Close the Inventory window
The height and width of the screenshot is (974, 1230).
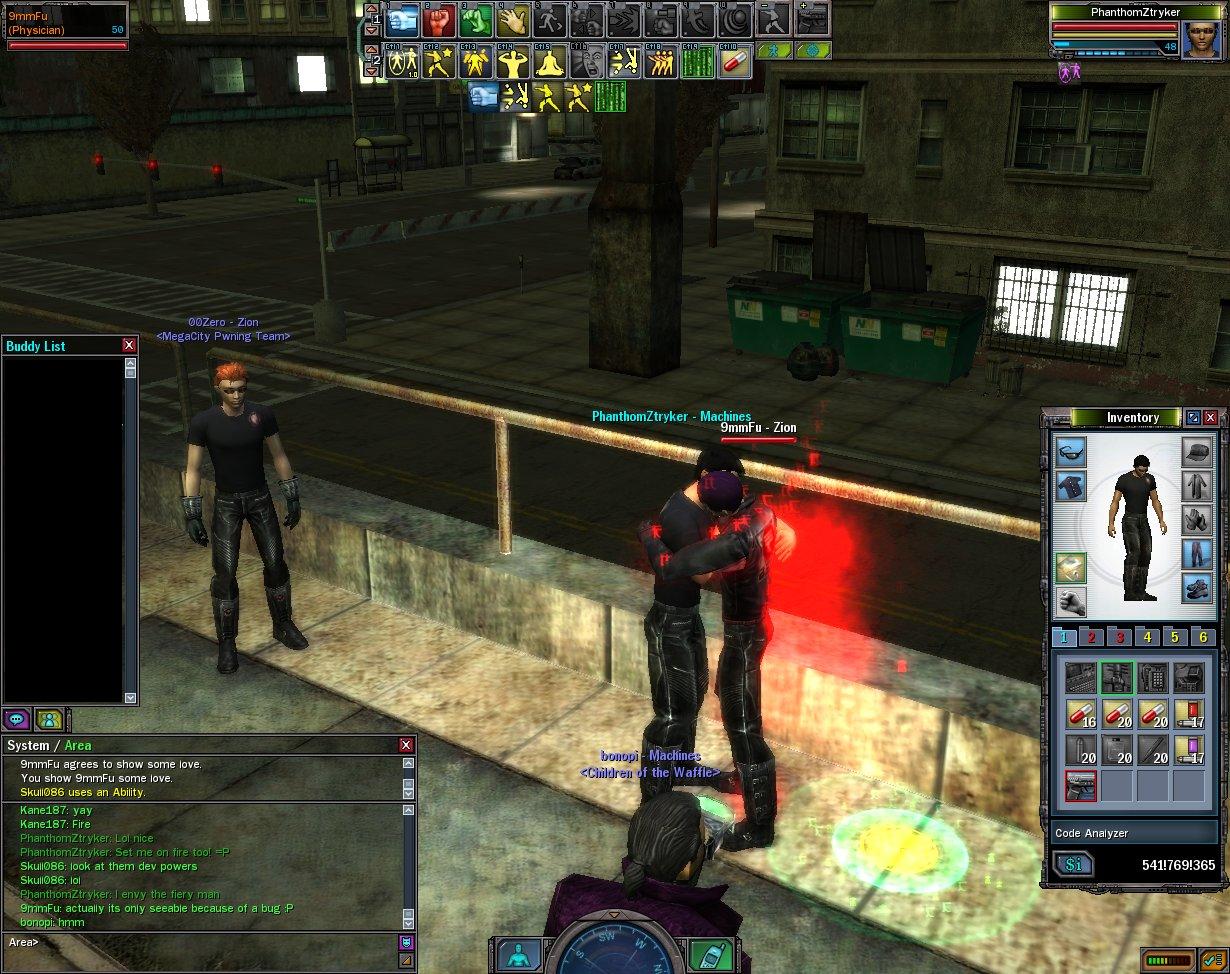[1211, 418]
